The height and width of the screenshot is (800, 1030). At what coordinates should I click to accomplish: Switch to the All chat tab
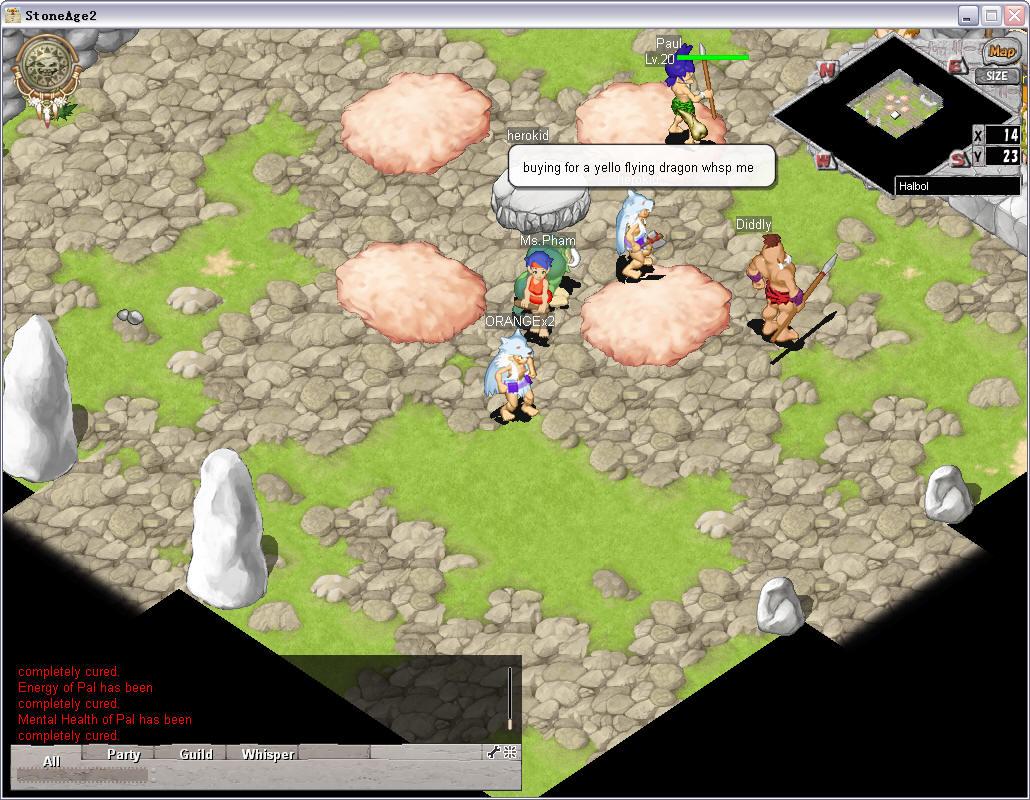(51, 761)
